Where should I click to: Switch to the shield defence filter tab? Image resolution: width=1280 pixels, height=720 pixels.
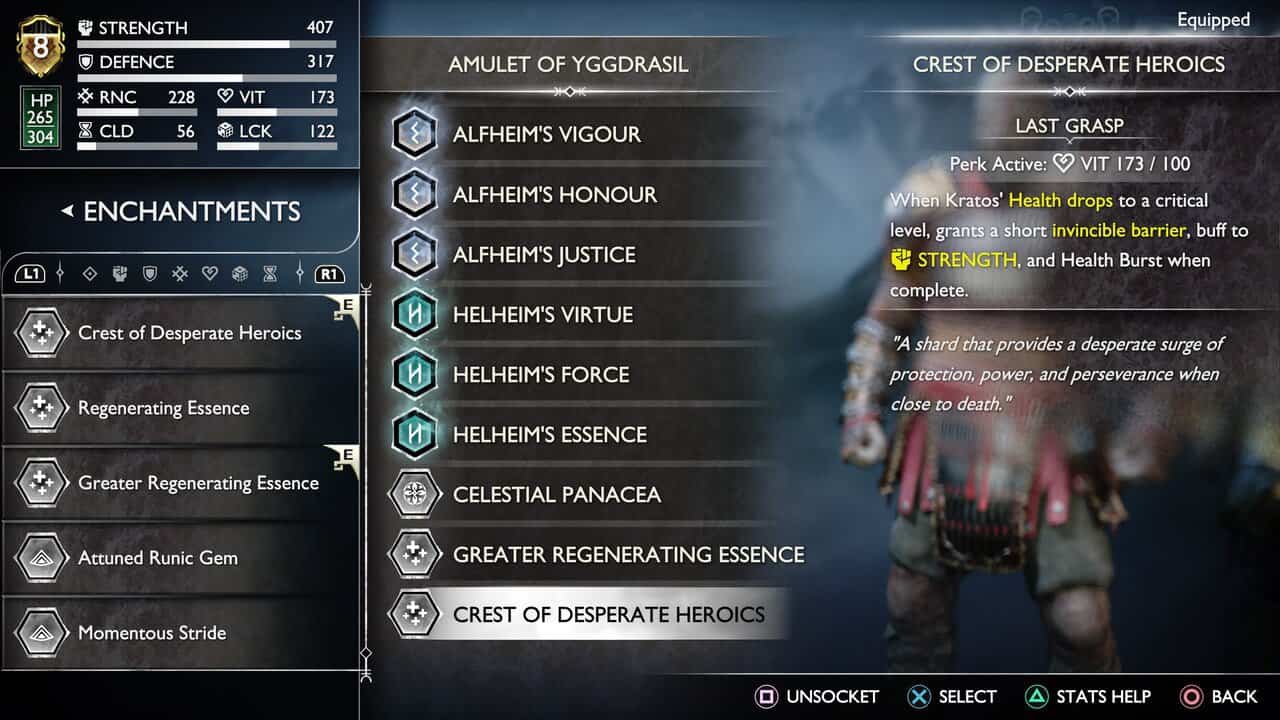pyautogui.click(x=150, y=274)
